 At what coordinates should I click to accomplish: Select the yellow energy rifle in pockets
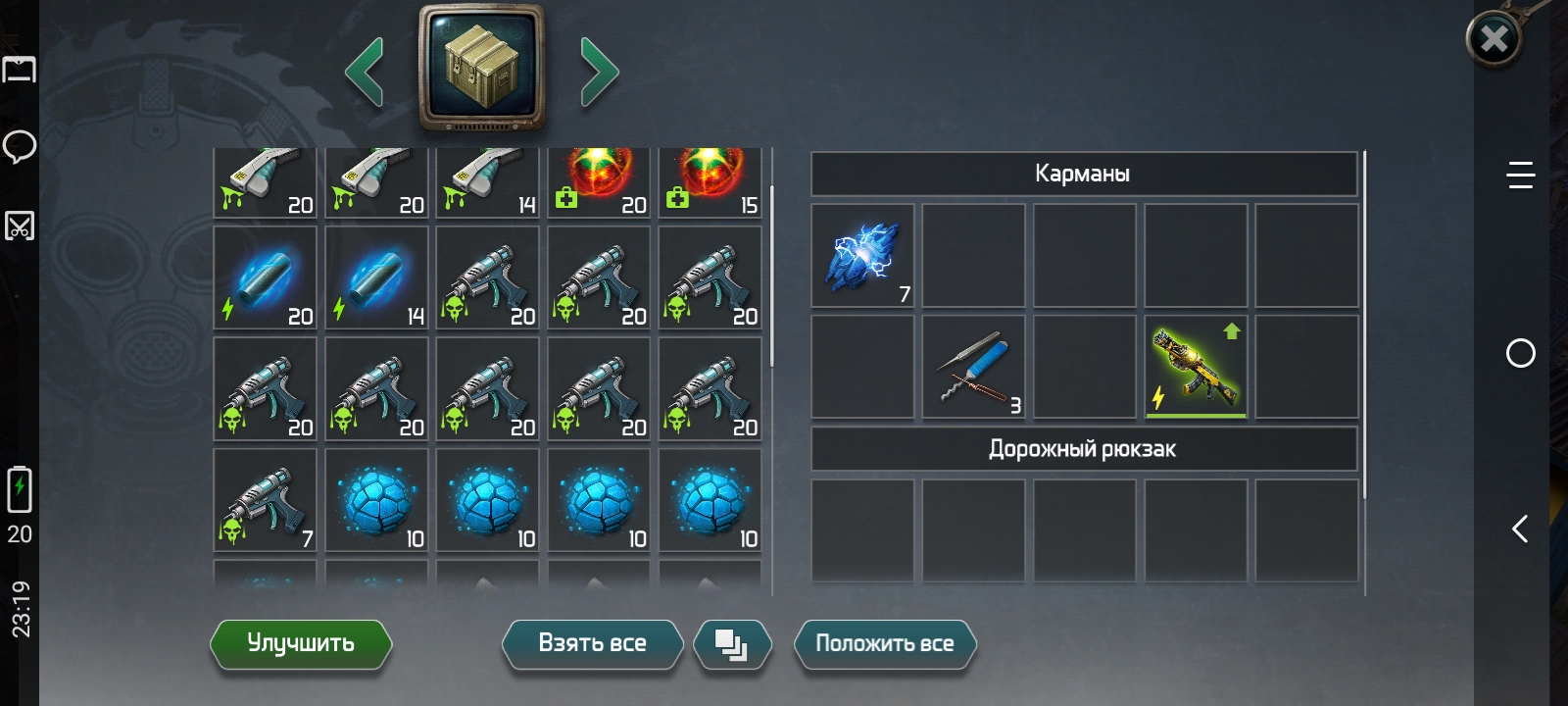pos(1196,368)
